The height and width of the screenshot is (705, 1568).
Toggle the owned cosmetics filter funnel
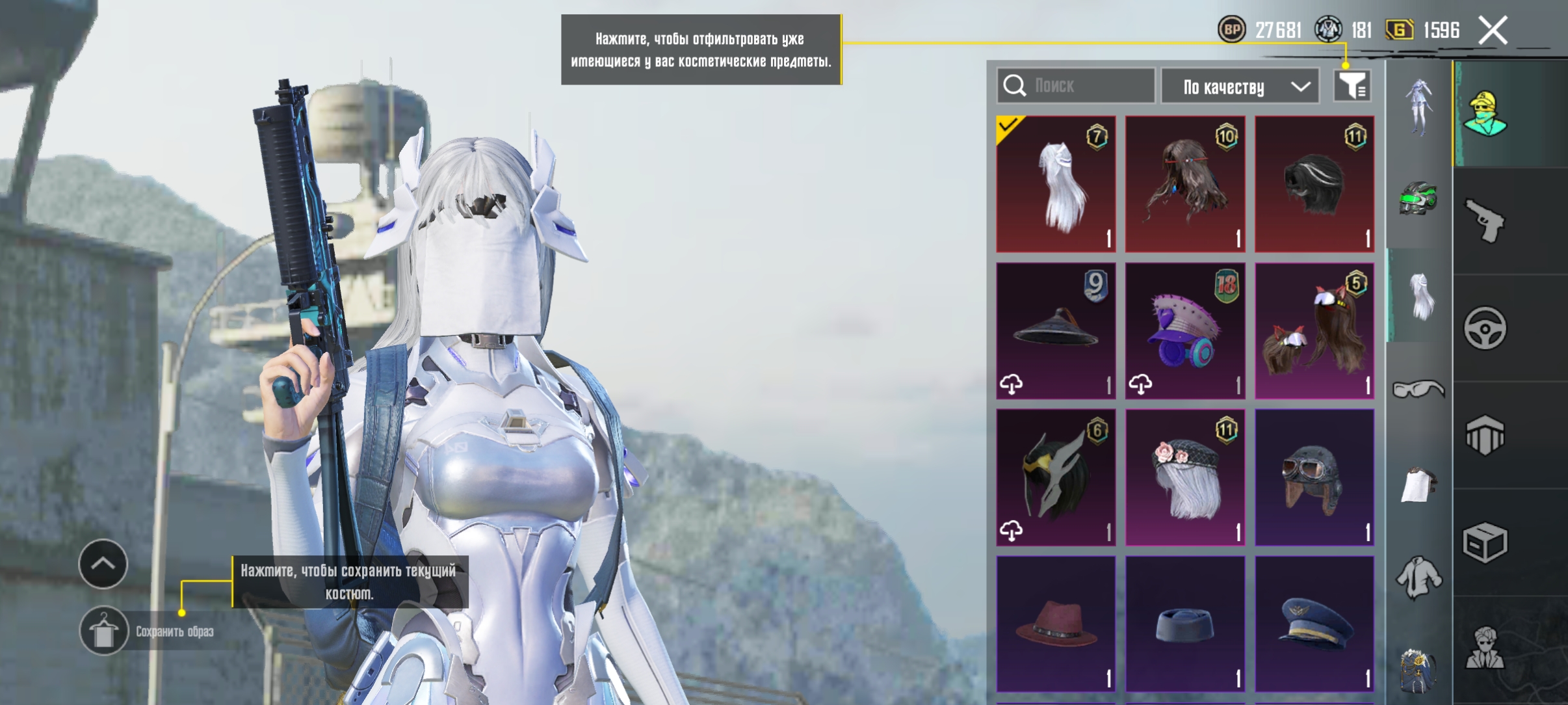point(1352,86)
